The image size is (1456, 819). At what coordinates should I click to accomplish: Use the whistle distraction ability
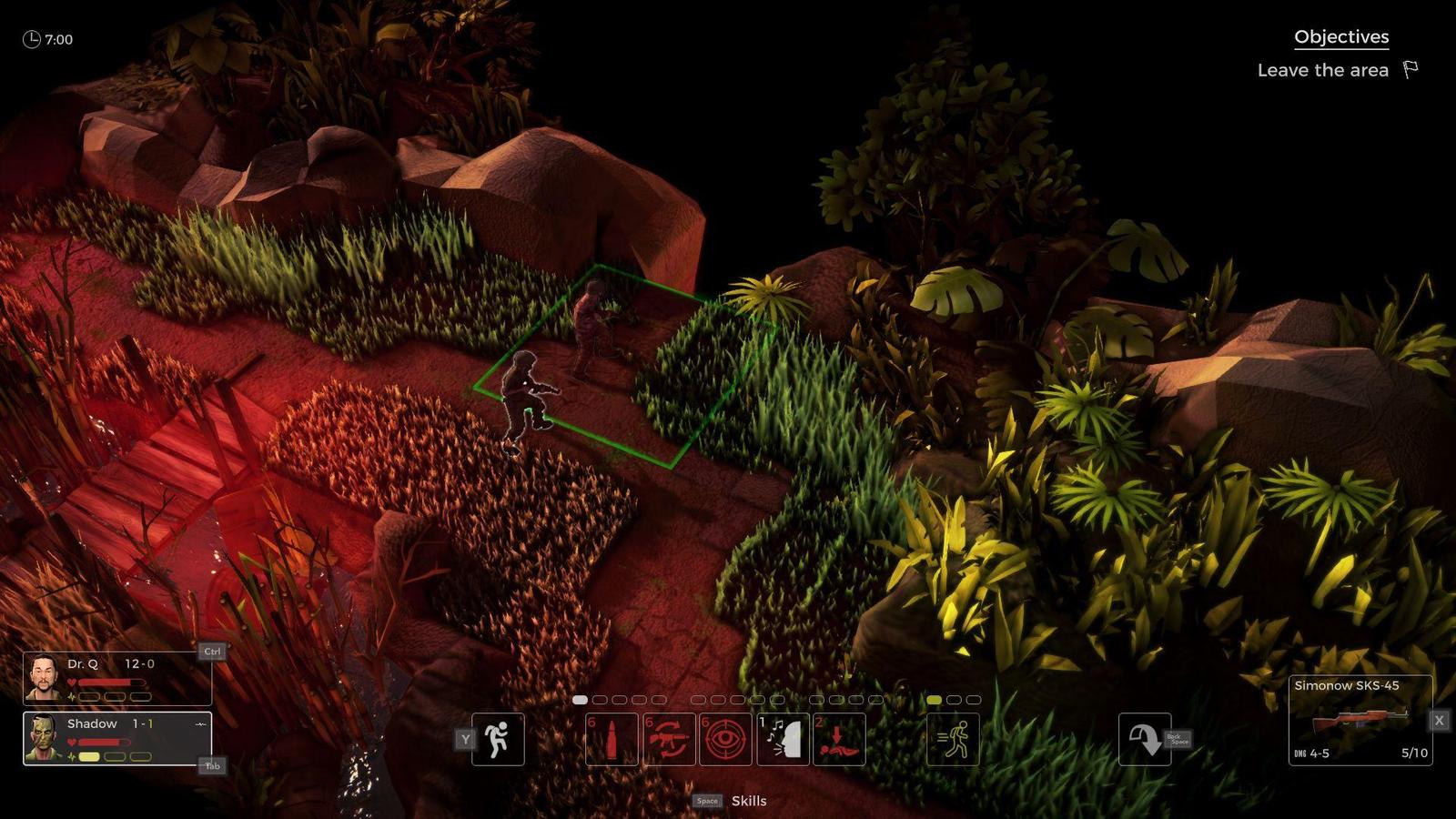click(x=783, y=739)
